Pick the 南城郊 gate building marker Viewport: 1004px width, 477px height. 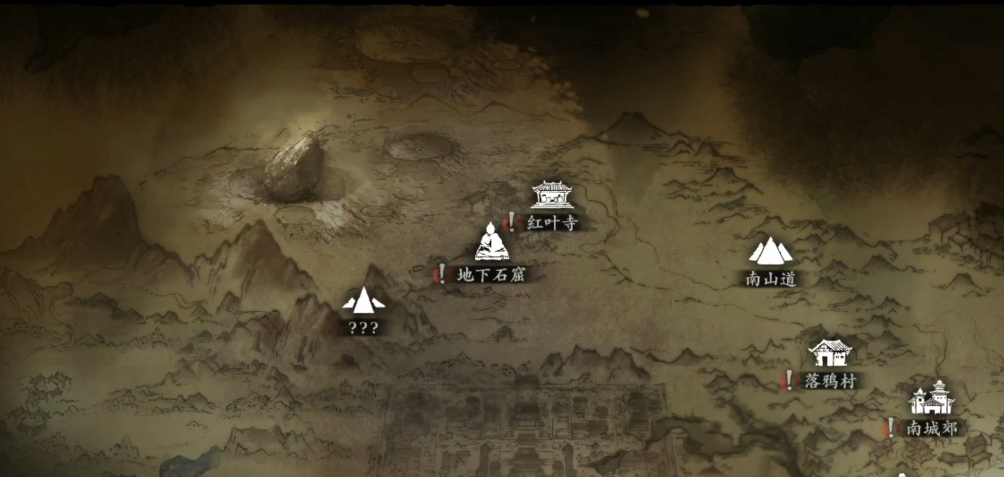tap(930, 400)
